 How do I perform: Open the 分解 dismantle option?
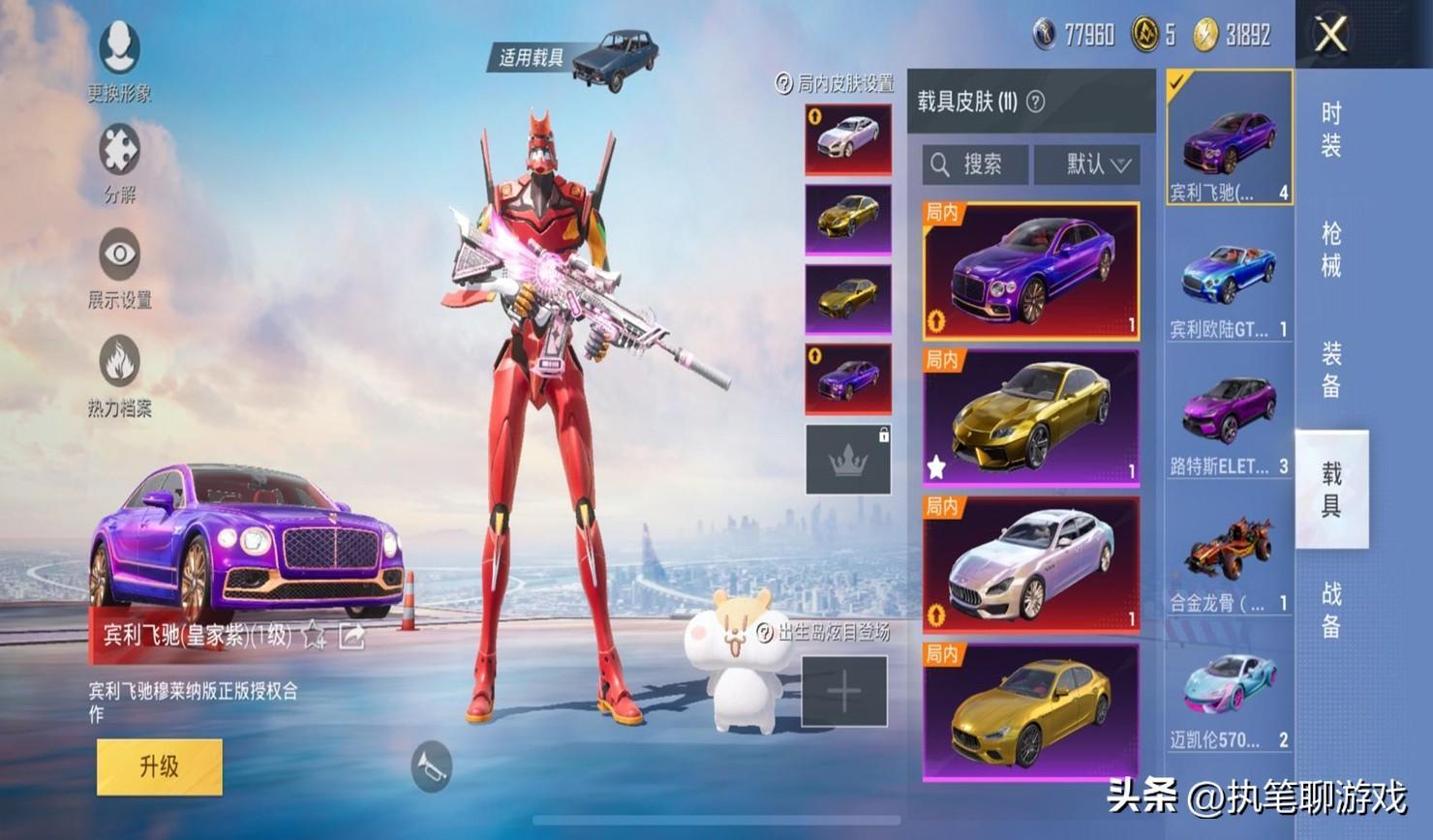tap(119, 163)
